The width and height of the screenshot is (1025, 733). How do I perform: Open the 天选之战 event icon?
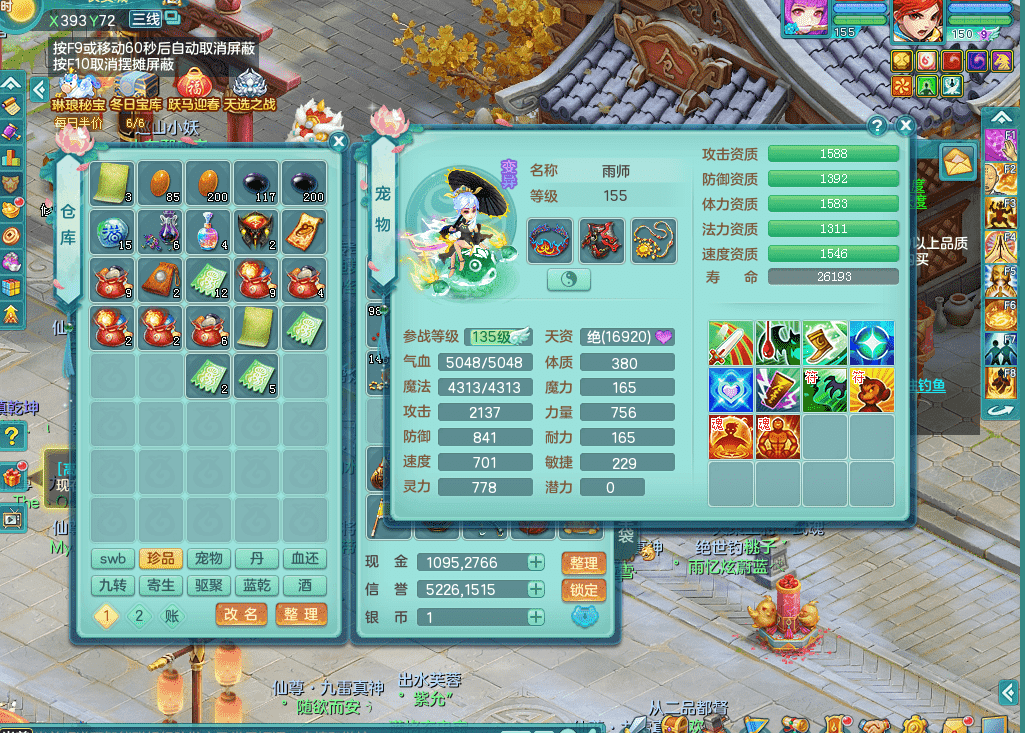click(x=249, y=88)
